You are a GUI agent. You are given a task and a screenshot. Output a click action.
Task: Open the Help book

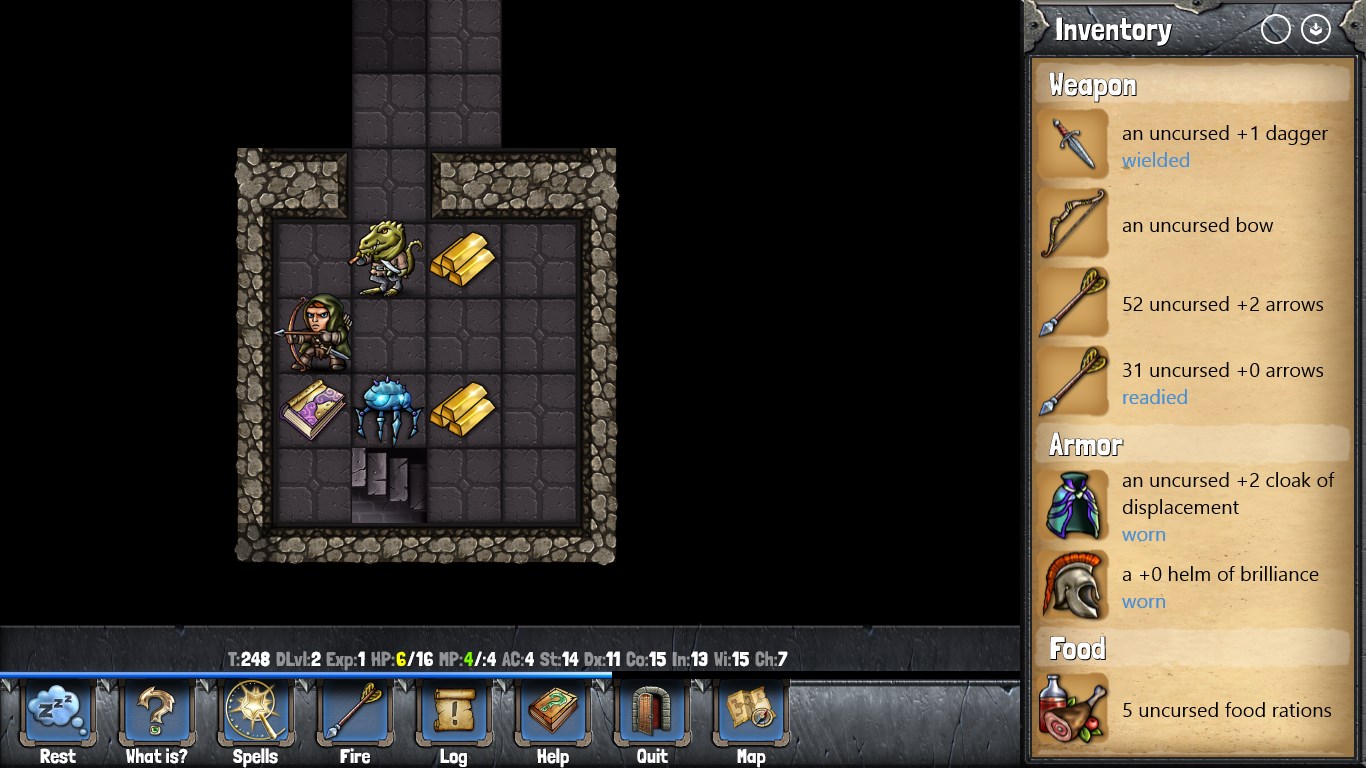[x=553, y=712]
